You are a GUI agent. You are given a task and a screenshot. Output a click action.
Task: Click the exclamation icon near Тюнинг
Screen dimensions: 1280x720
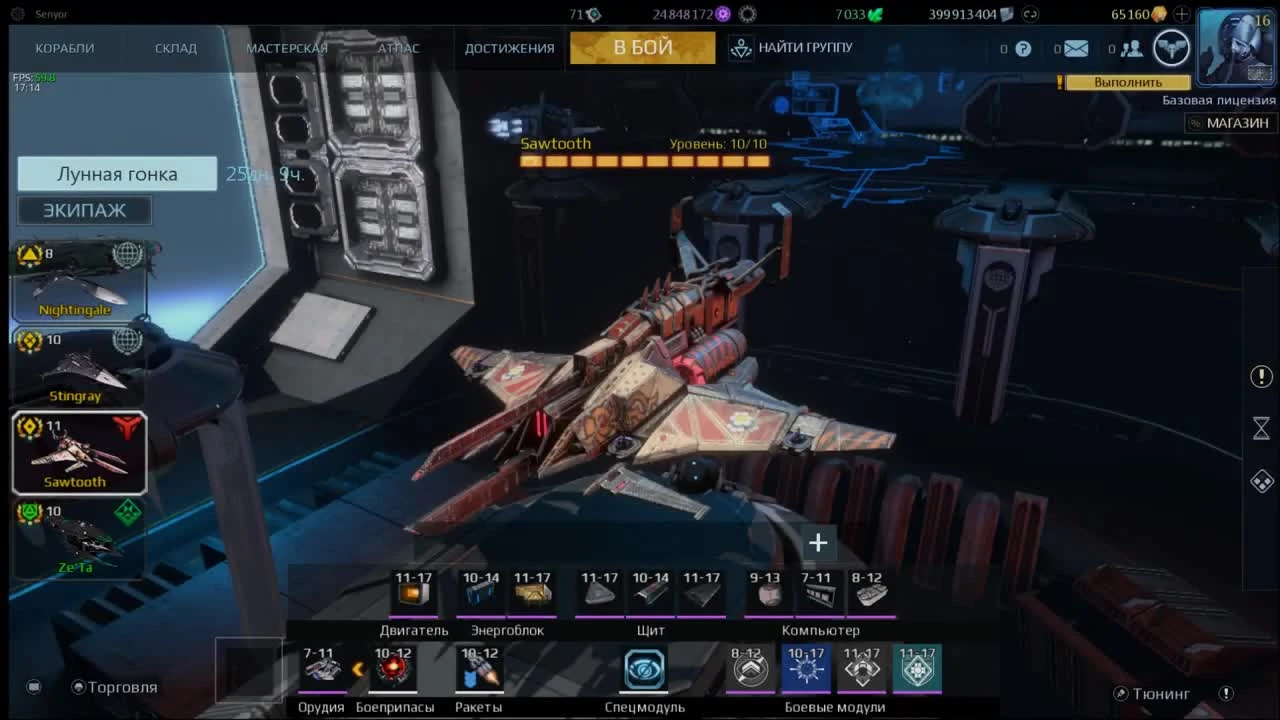click(1227, 692)
